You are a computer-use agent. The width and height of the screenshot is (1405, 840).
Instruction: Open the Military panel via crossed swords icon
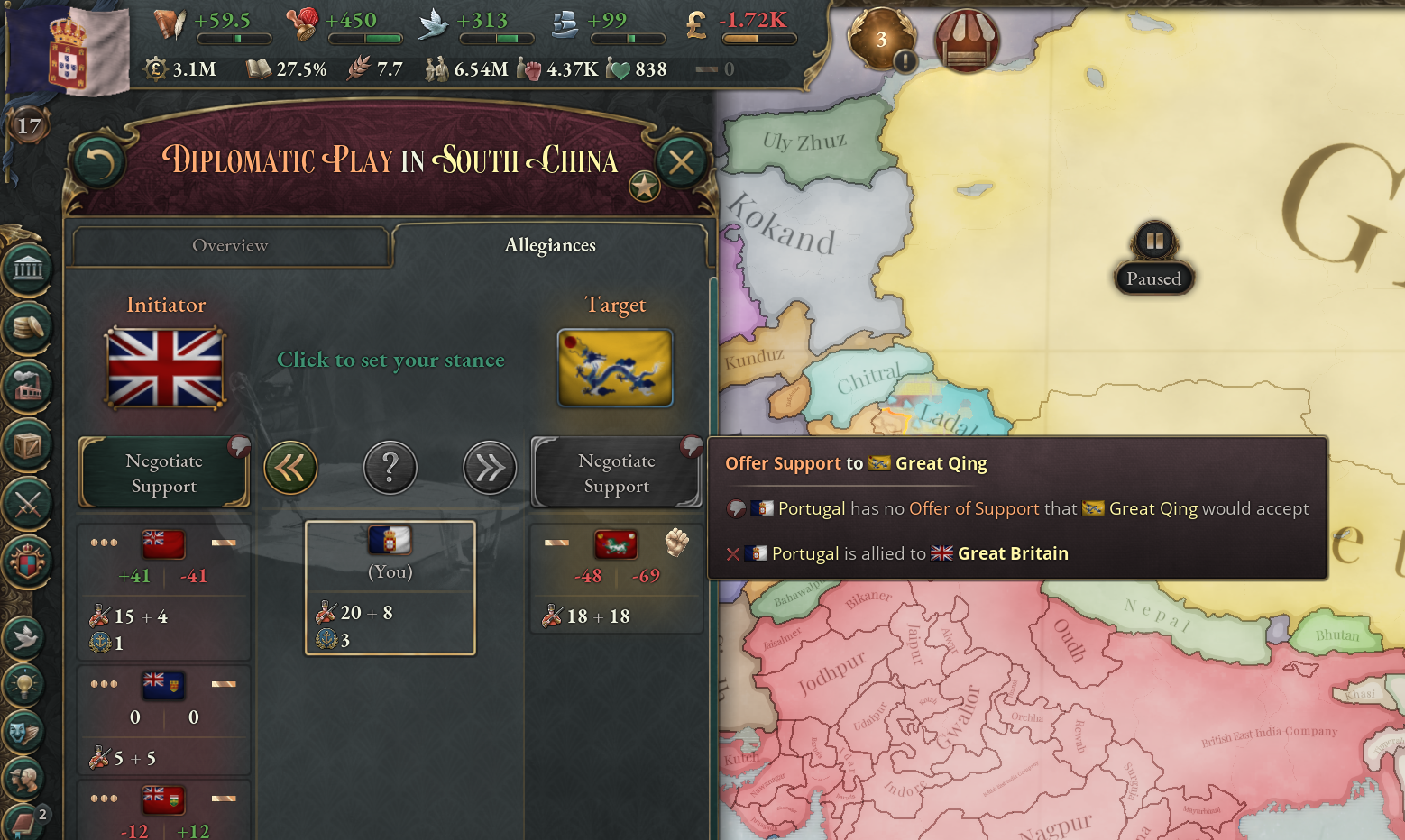28,505
